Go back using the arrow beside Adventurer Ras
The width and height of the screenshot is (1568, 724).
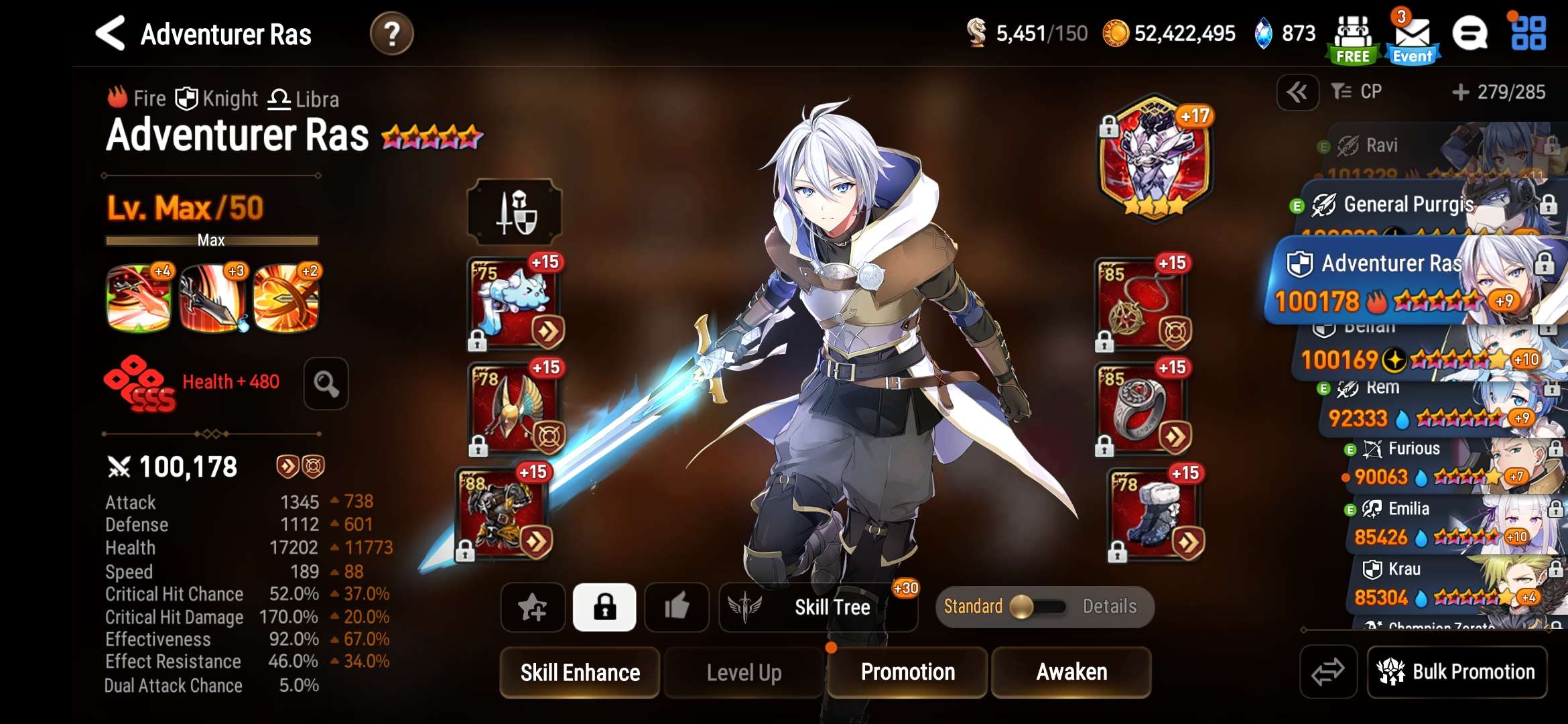pos(111,34)
